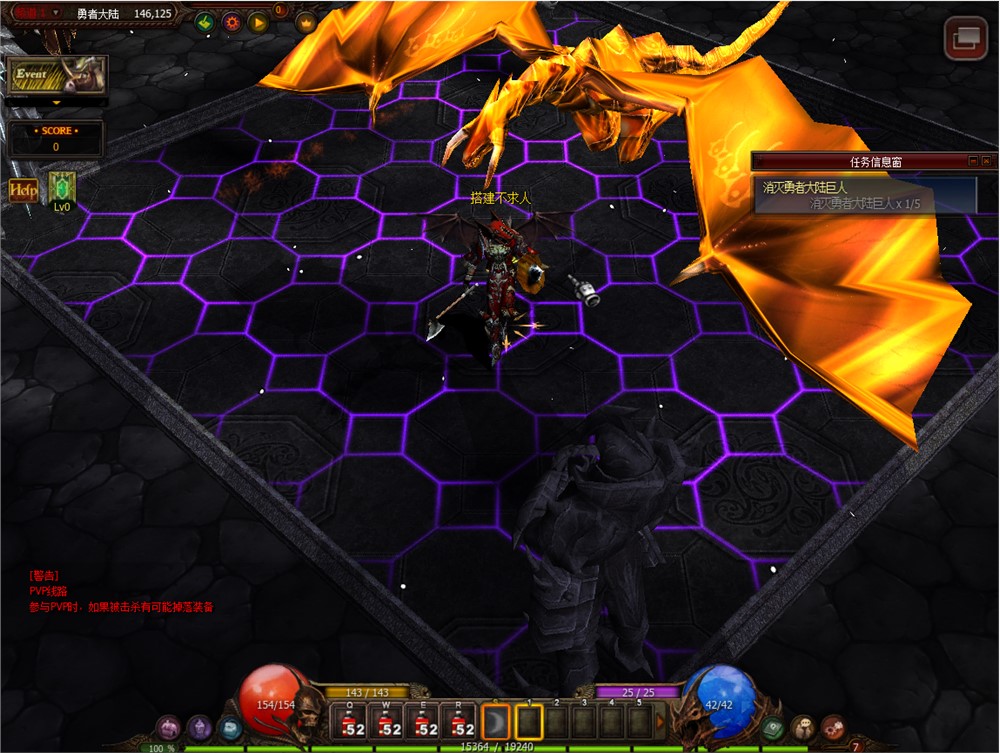This screenshot has width=1000, height=753.
Task: Open the channel dropdown at top-left
Action: pyautogui.click(x=55, y=13)
